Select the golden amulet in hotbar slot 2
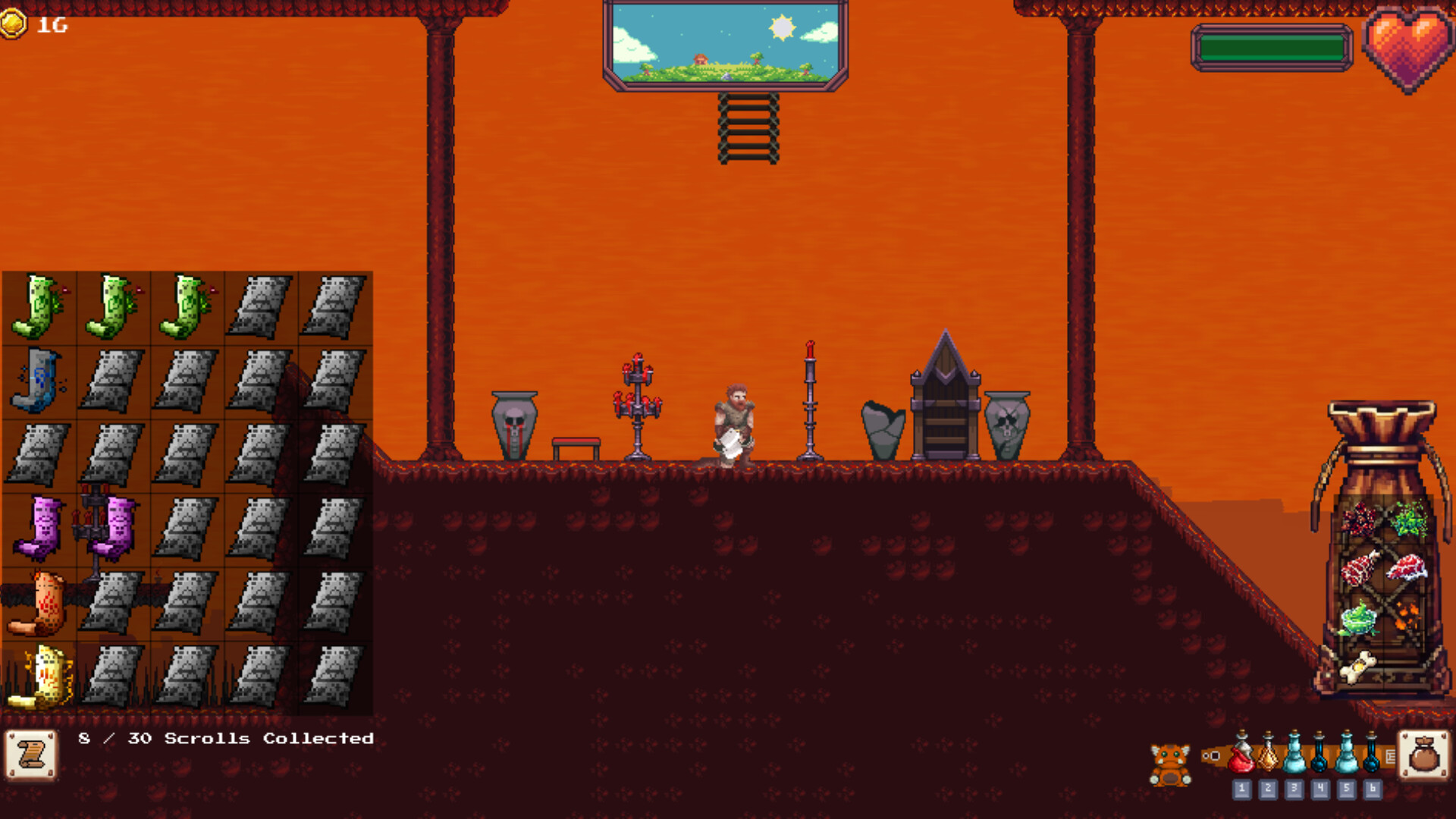 click(x=1268, y=758)
